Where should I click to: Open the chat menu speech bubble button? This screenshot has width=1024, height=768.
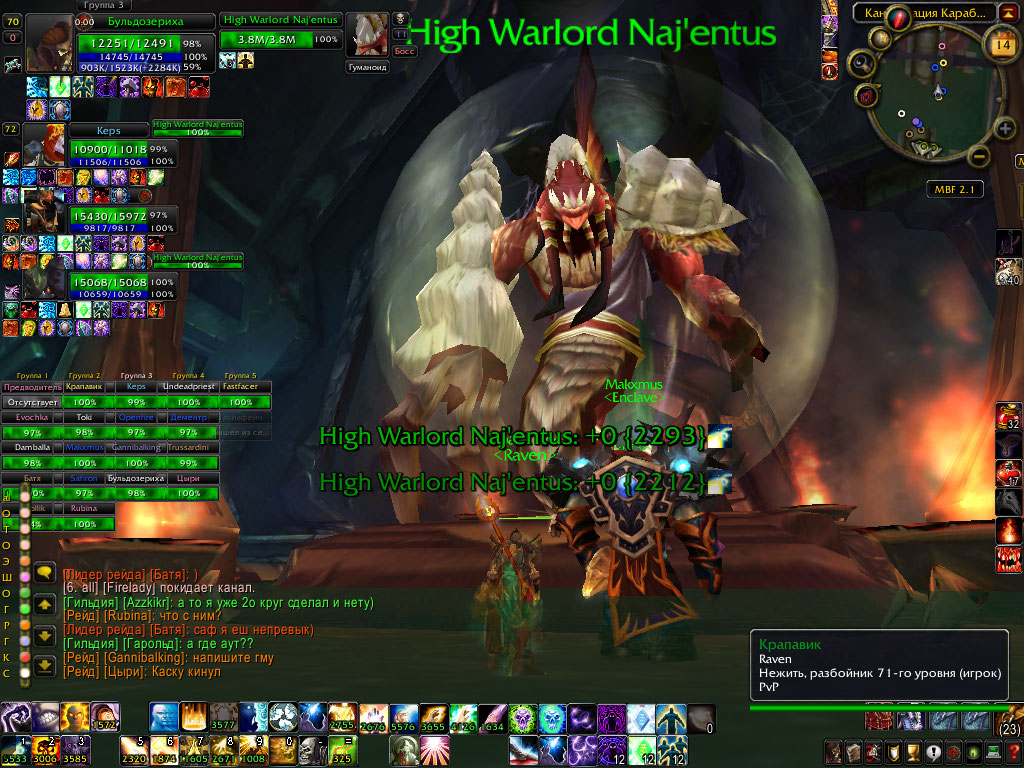[x=44, y=573]
